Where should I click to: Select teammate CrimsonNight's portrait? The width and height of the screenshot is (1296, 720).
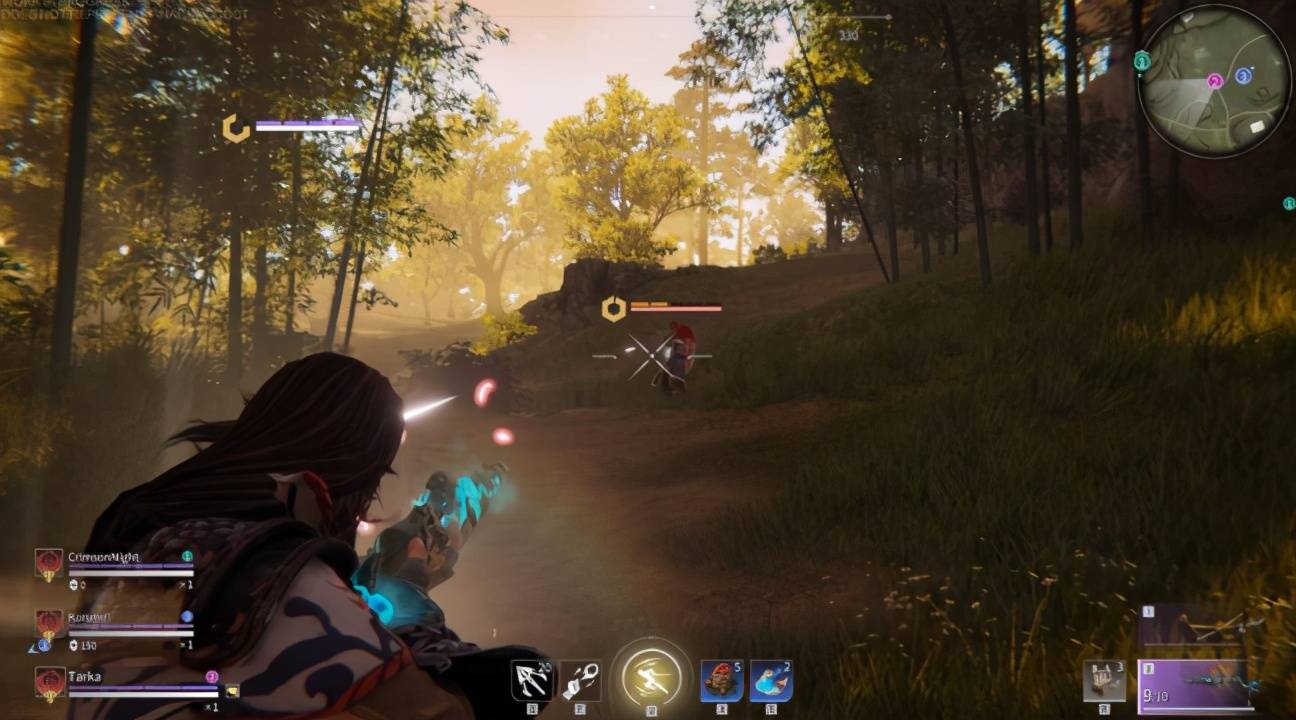coord(49,564)
